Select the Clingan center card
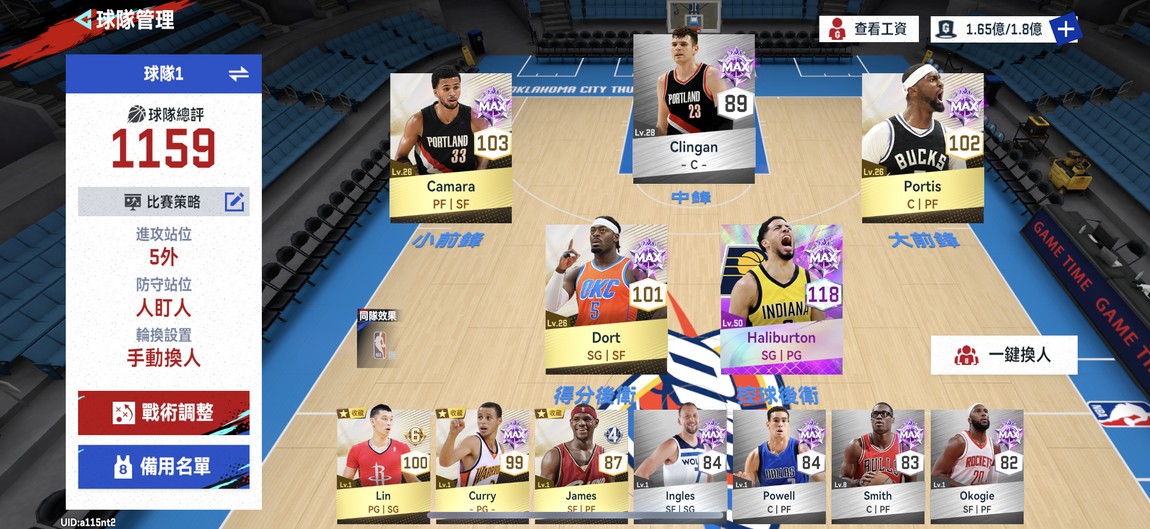The width and height of the screenshot is (1150, 529). (693, 108)
